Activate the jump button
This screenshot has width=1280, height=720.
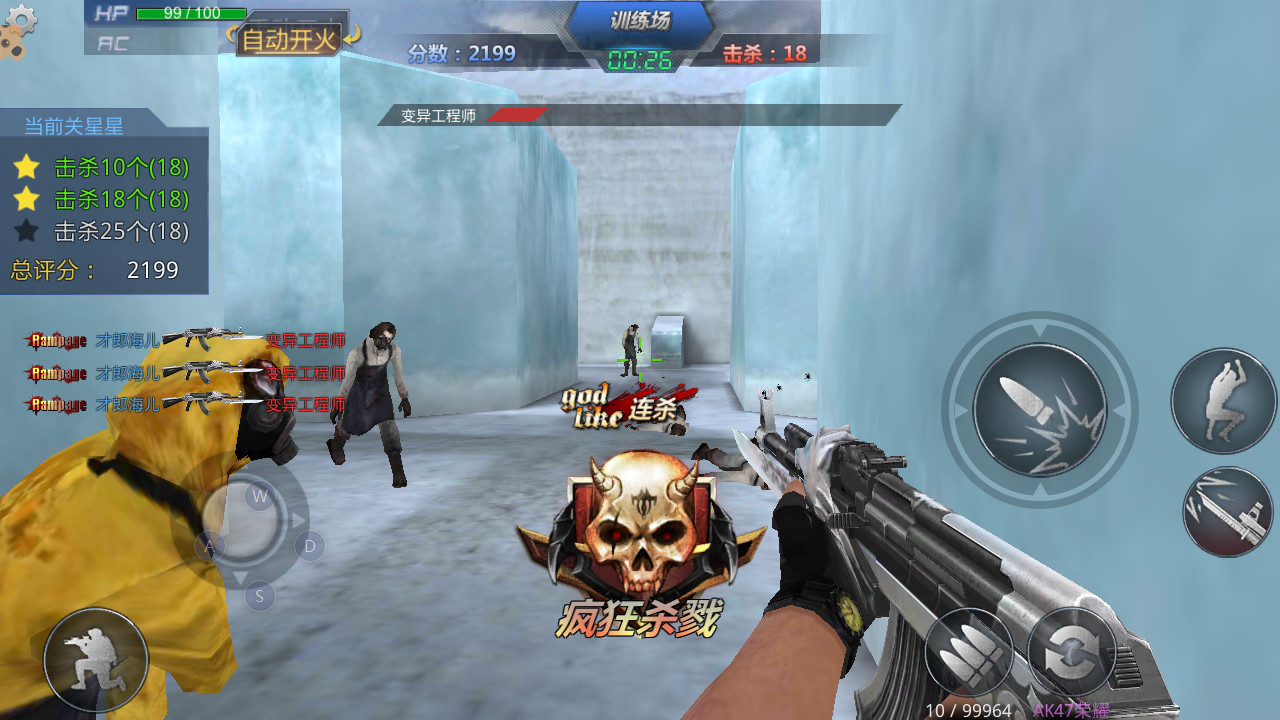click(1223, 400)
